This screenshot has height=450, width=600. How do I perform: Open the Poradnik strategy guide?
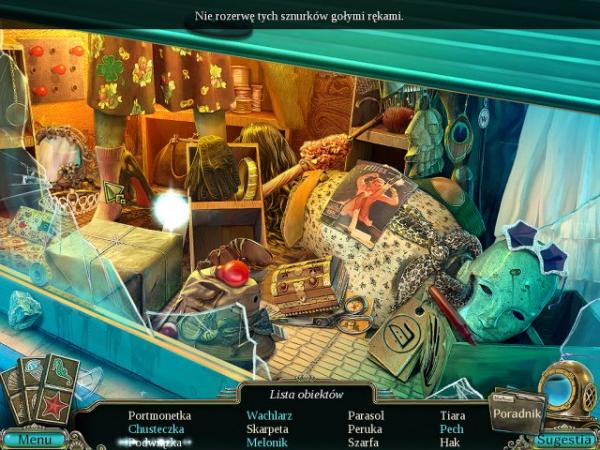[x=516, y=412]
